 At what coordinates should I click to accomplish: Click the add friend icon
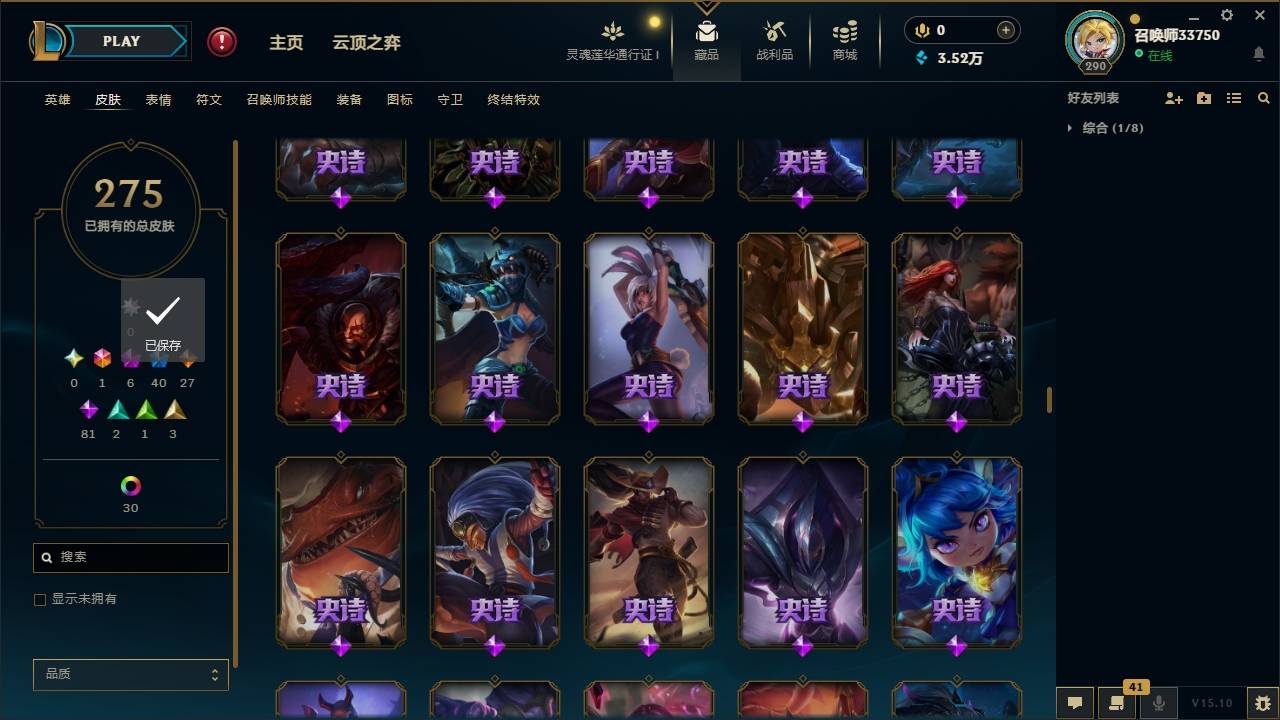1173,97
